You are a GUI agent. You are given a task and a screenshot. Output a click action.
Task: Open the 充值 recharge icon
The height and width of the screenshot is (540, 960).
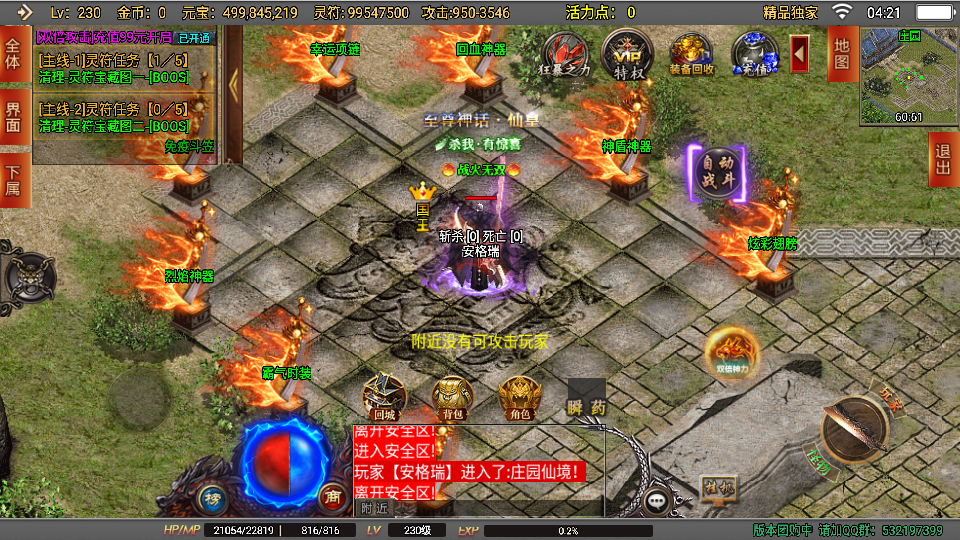753,54
